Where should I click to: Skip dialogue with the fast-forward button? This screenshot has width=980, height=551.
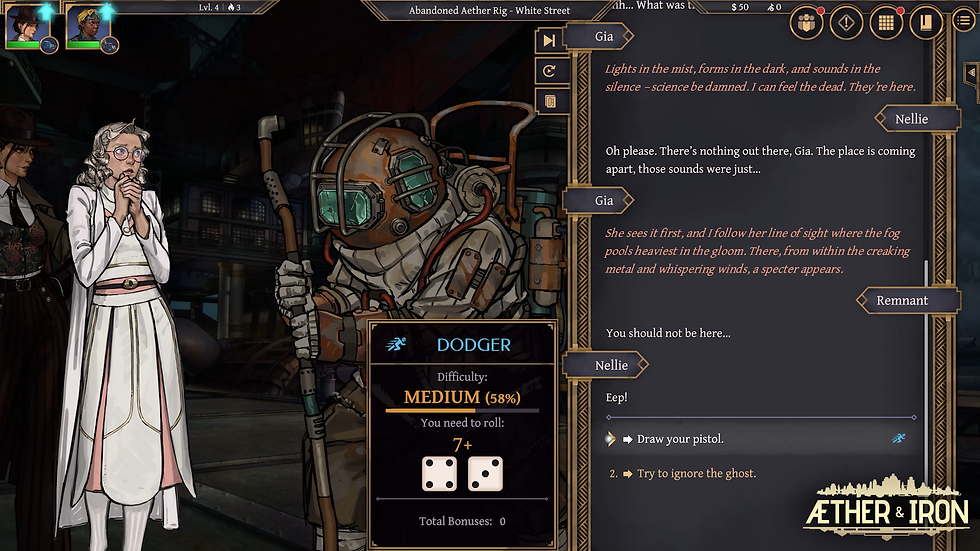[549, 40]
